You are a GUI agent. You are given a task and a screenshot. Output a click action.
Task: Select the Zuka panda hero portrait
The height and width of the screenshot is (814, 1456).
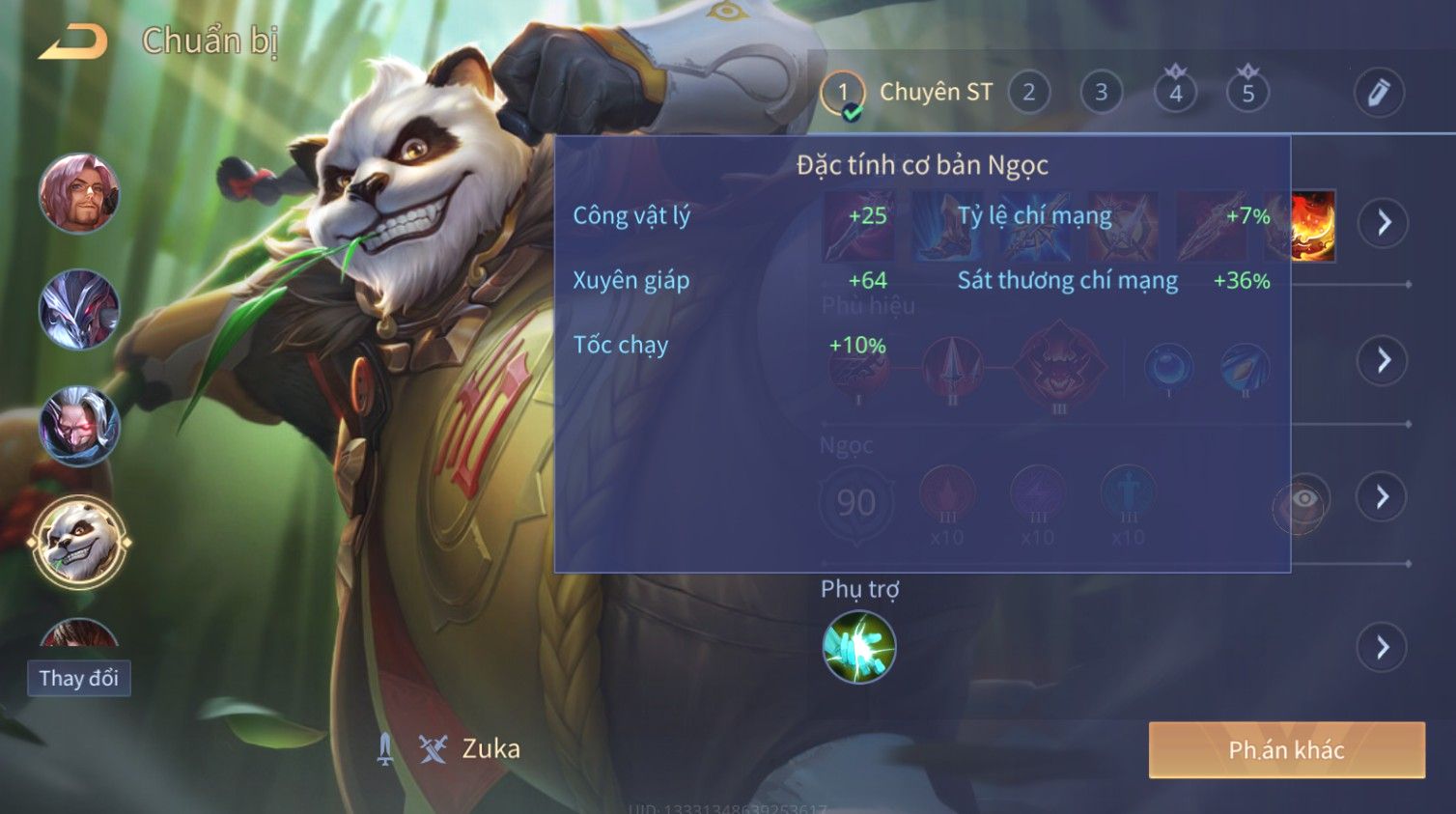coord(79,541)
